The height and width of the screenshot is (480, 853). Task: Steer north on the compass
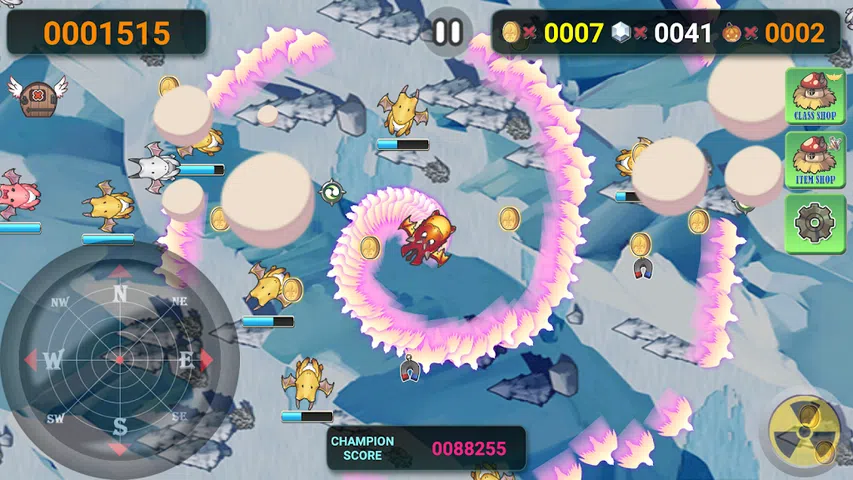pos(119,292)
